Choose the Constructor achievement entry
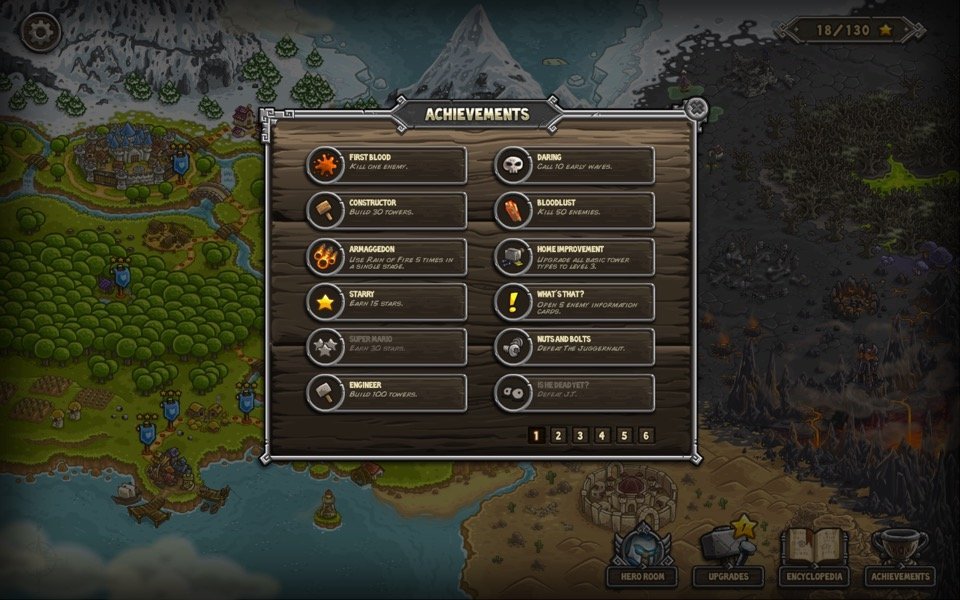This screenshot has height=600, width=960. 386,210
